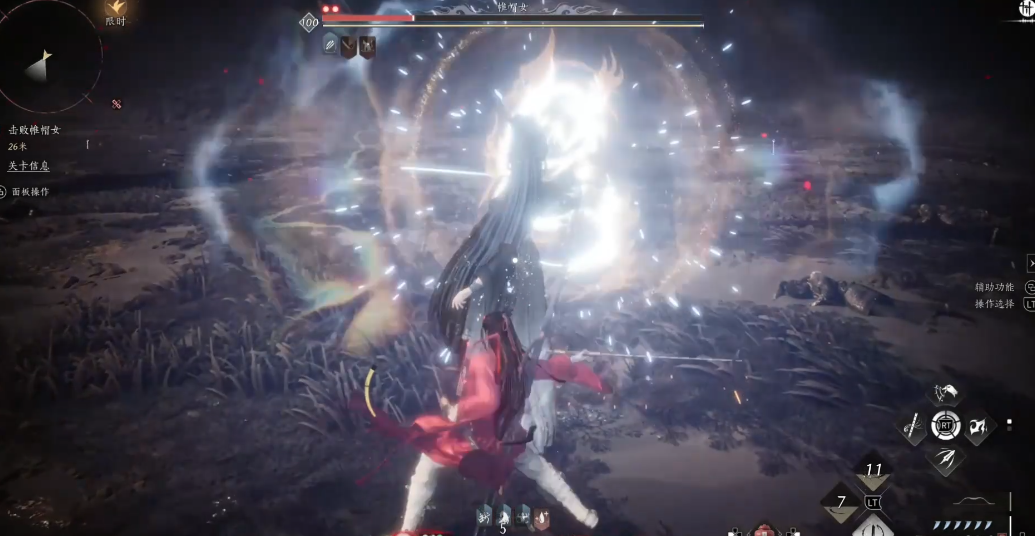The width and height of the screenshot is (1035, 536).
Task: Click the red healing-droplet buff icon
Action: pos(543,517)
